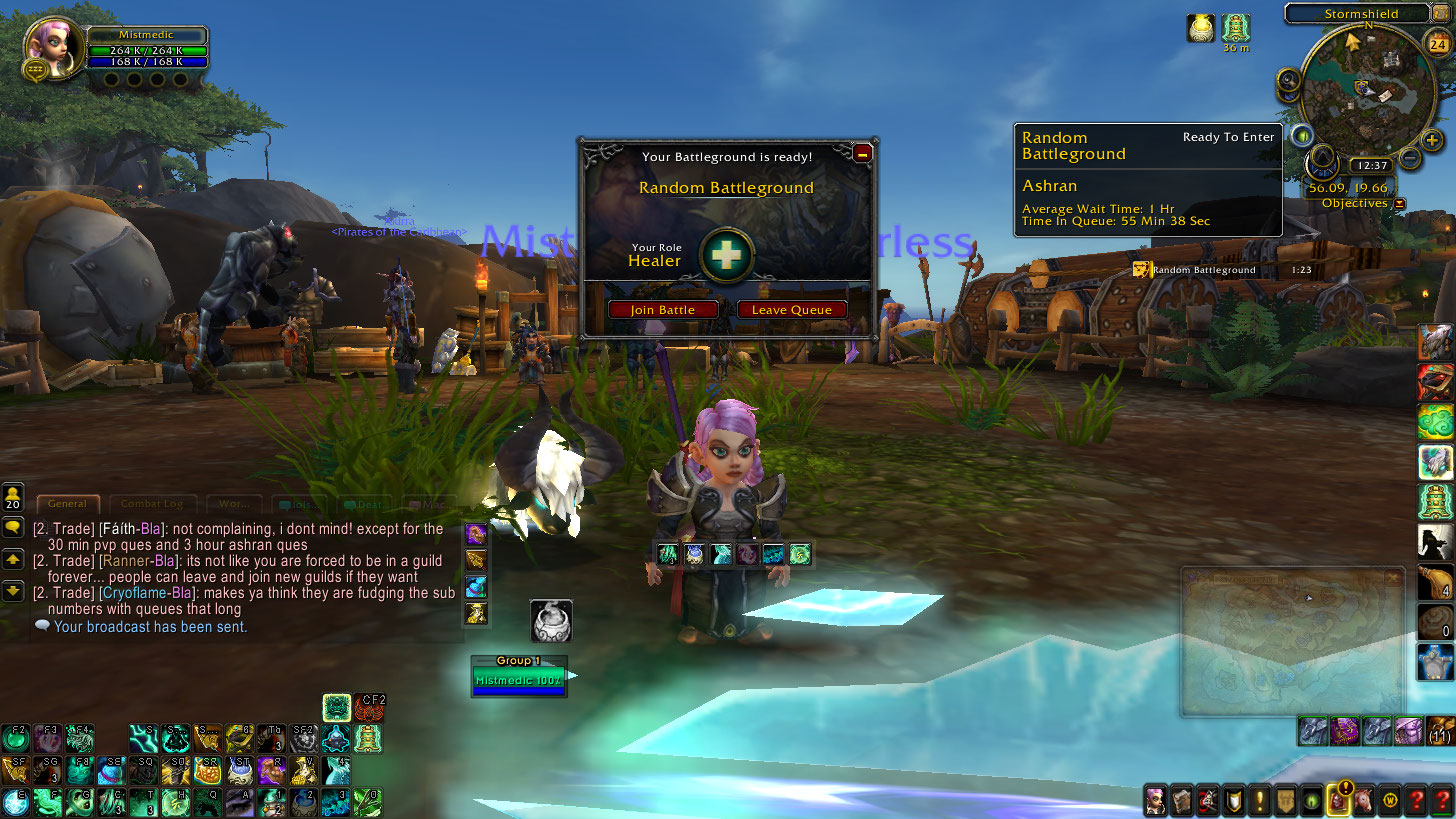Screen dimensions: 1456x819
Task: Open the horse-head mounts collection button
Action: [1364, 800]
